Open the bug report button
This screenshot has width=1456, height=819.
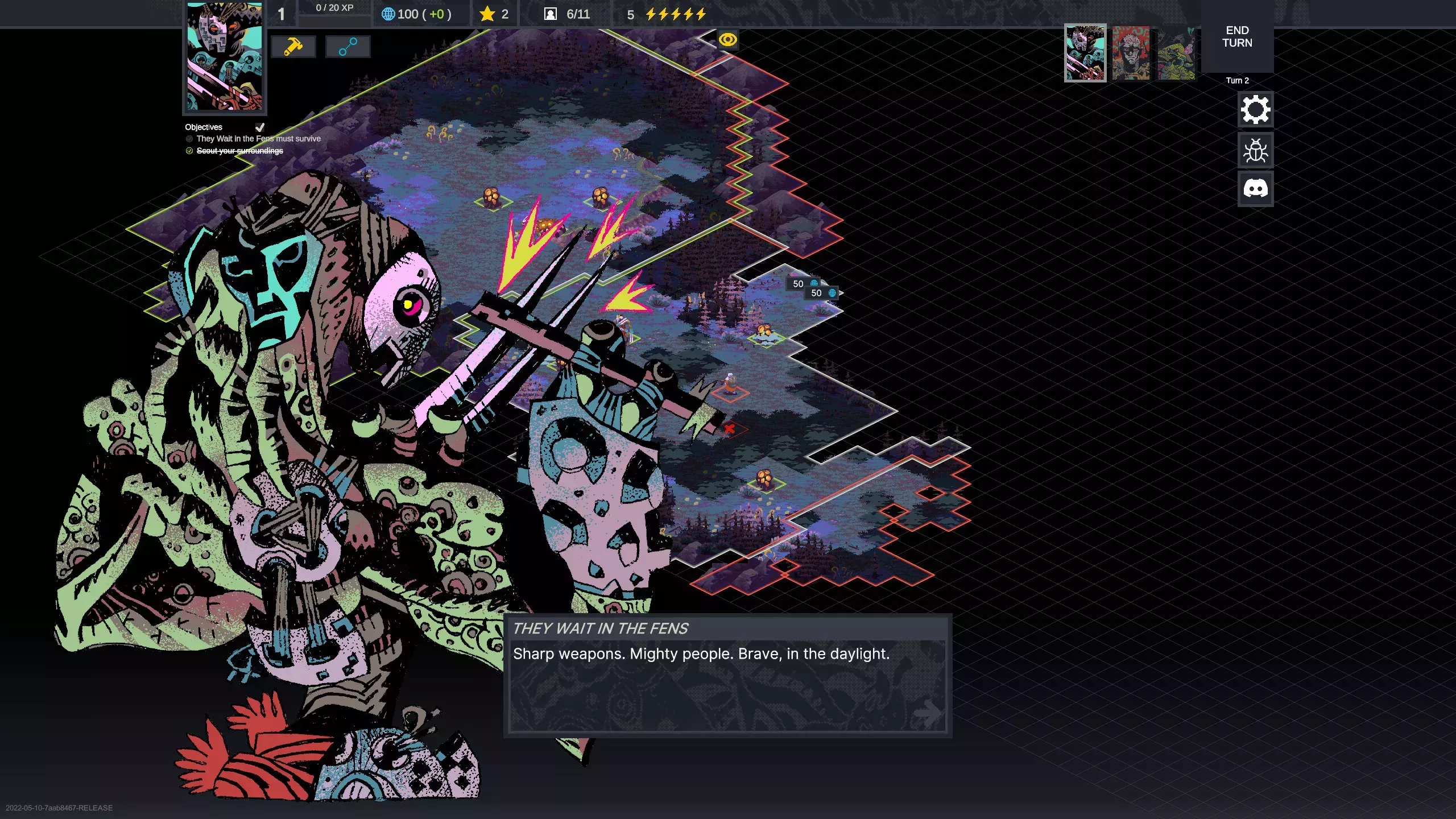pos(1255,151)
